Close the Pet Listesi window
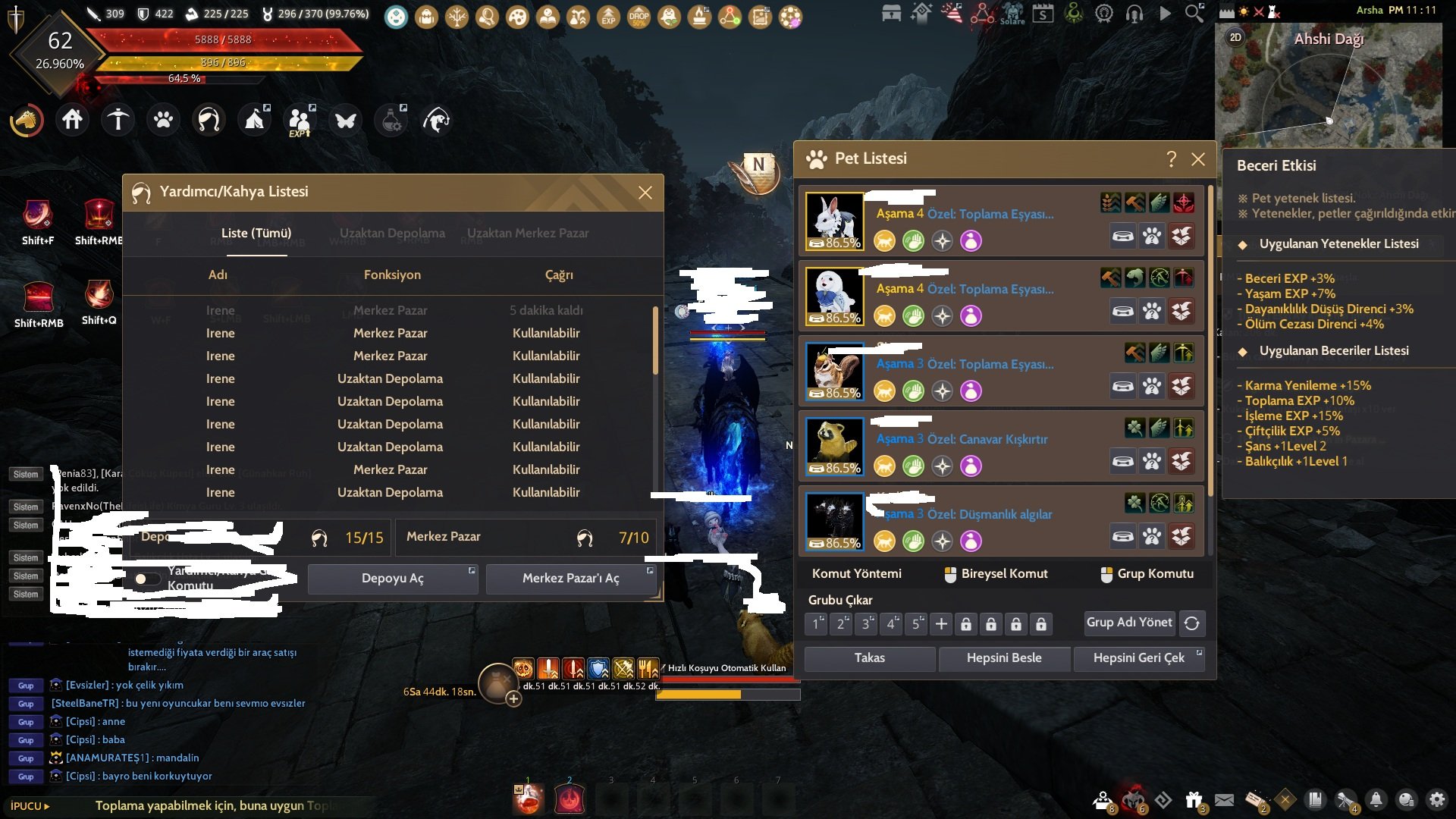The image size is (1456, 819). point(1198,159)
